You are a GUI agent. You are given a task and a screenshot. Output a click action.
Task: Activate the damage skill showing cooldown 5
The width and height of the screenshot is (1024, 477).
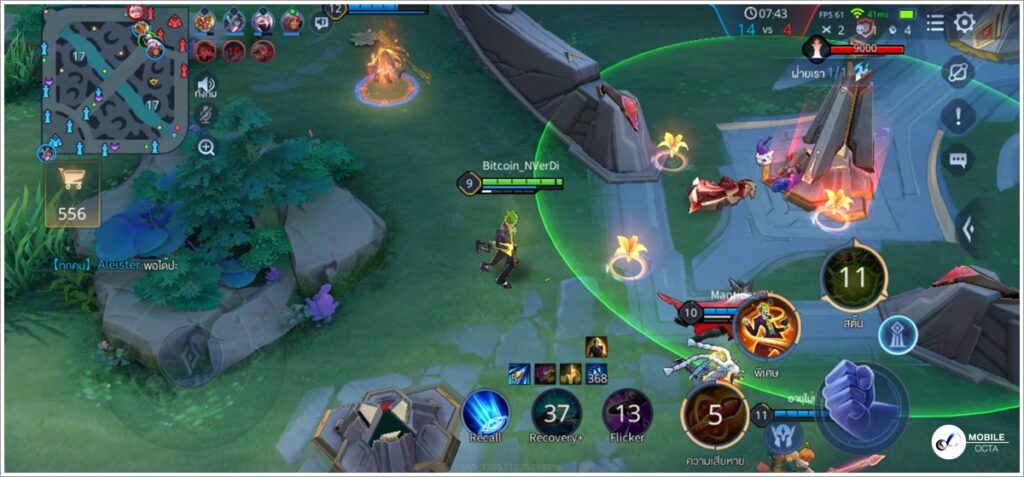[x=715, y=415]
